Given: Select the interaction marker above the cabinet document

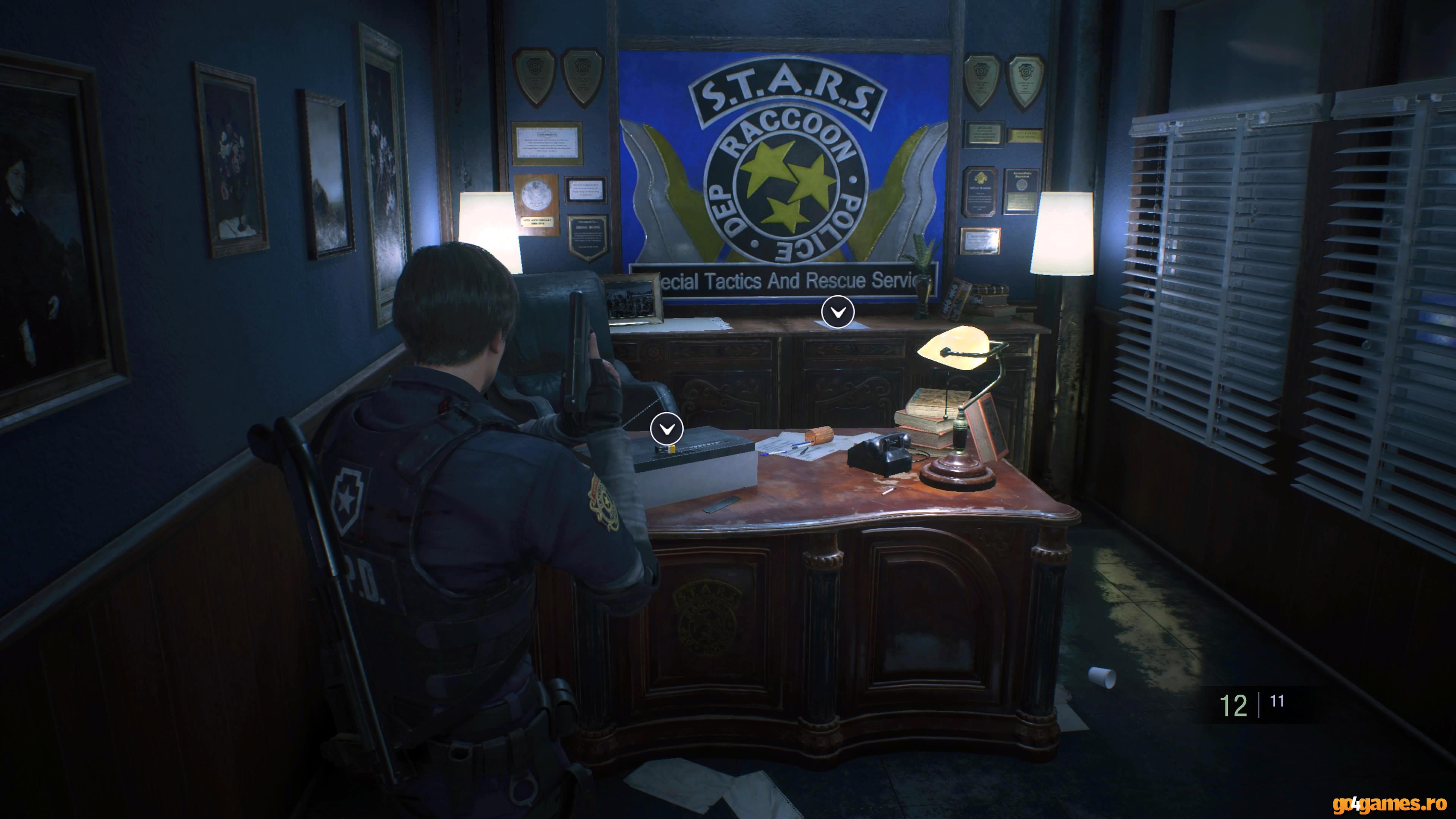Looking at the screenshot, I should point(838,311).
